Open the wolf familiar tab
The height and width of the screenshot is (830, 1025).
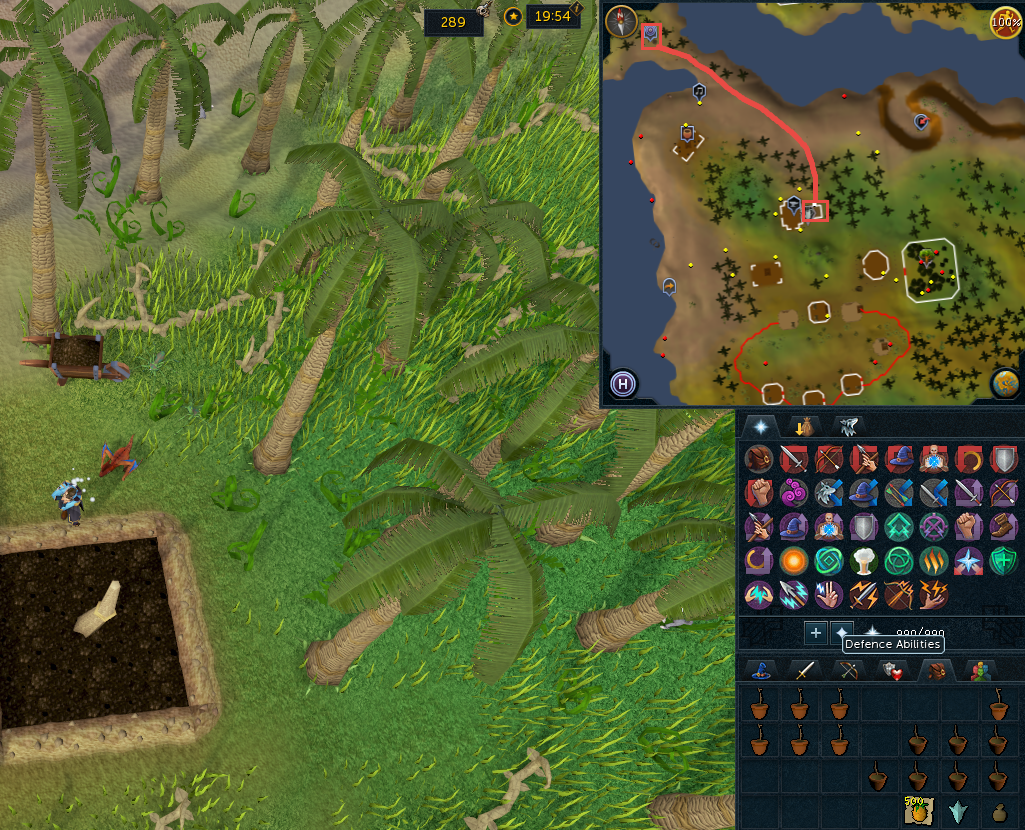pyautogui.click(x=847, y=426)
